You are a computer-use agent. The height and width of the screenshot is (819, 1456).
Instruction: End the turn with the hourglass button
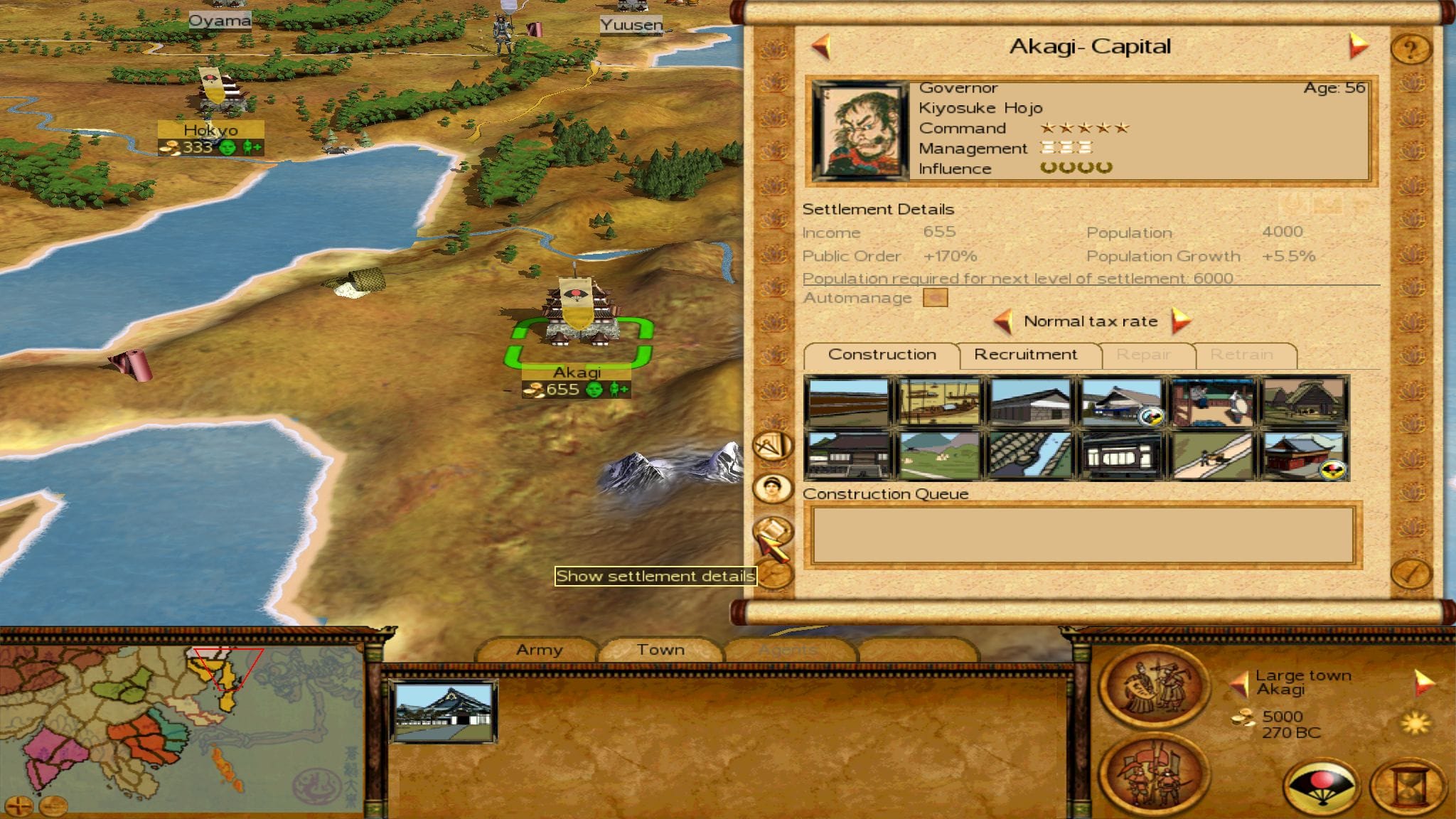click(x=1407, y=788)
